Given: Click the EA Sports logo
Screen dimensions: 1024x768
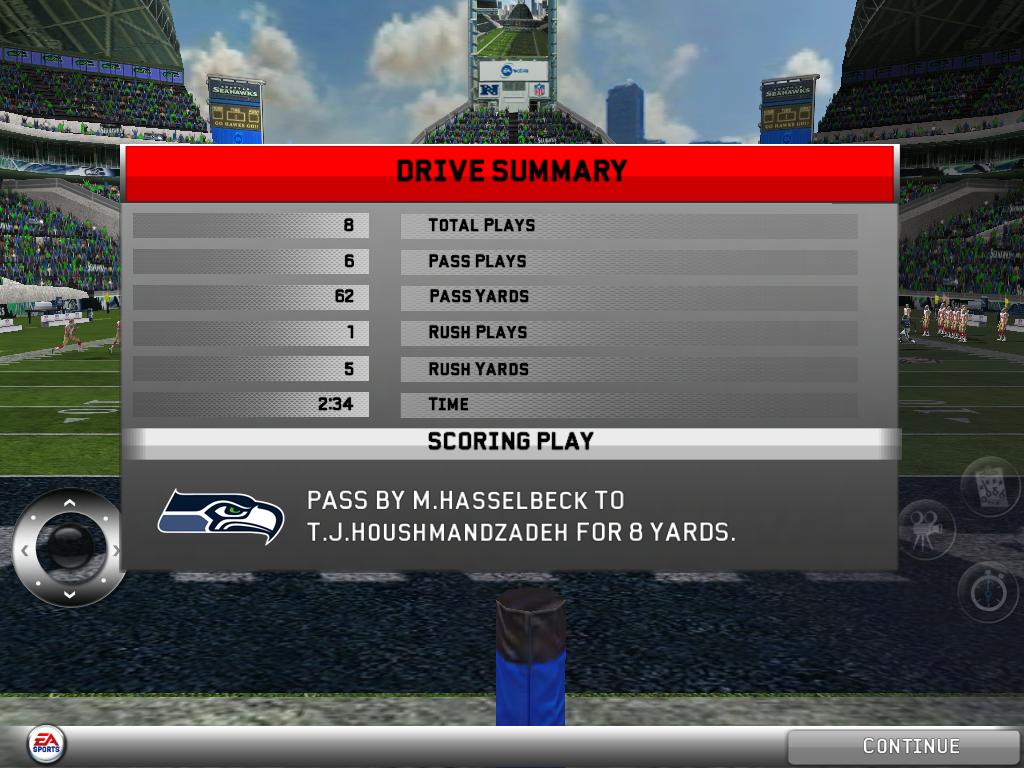Looking at the screenshot, I should [x=46, y=742].
